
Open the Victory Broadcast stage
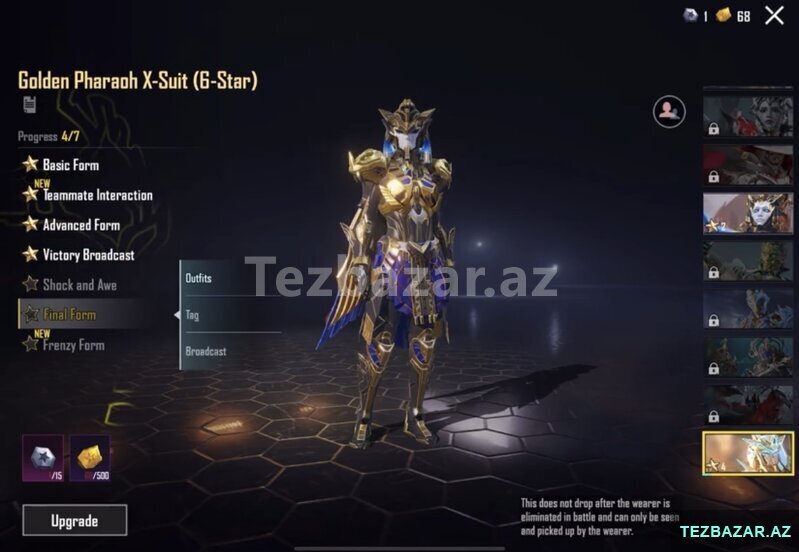[88, 255]
